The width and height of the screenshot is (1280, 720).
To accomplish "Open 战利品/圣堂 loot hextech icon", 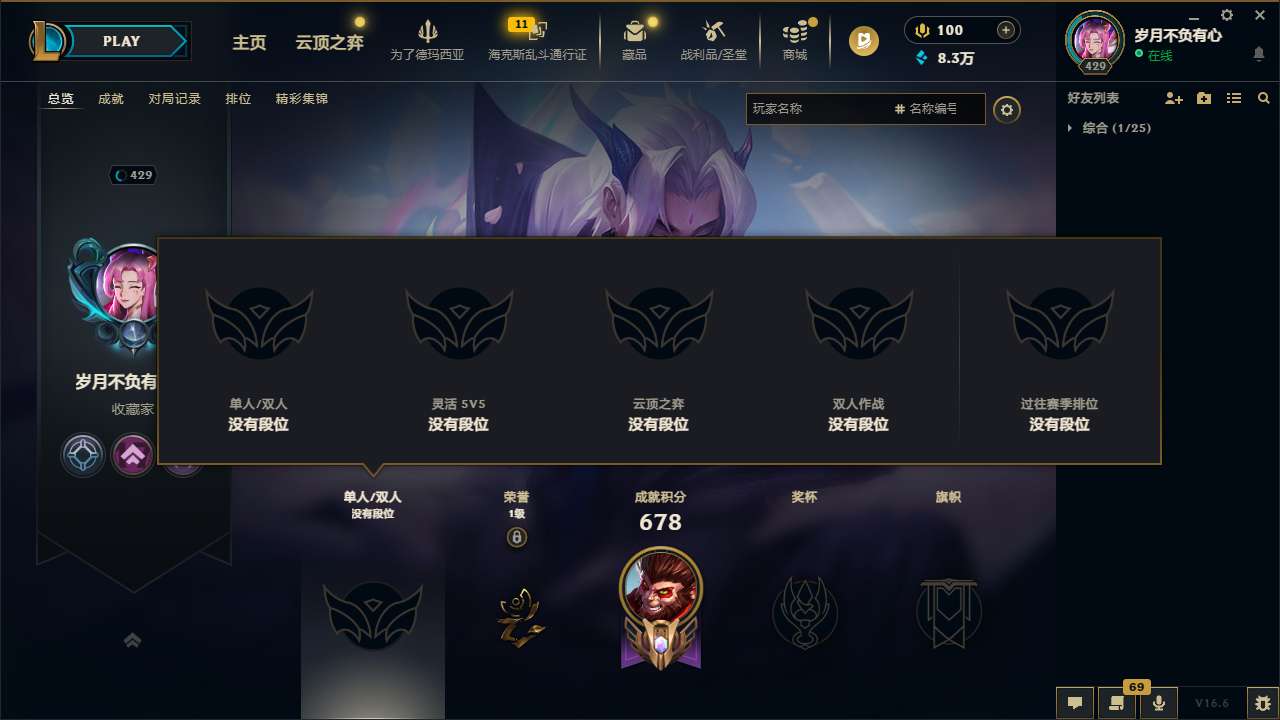I will point(714,32).
